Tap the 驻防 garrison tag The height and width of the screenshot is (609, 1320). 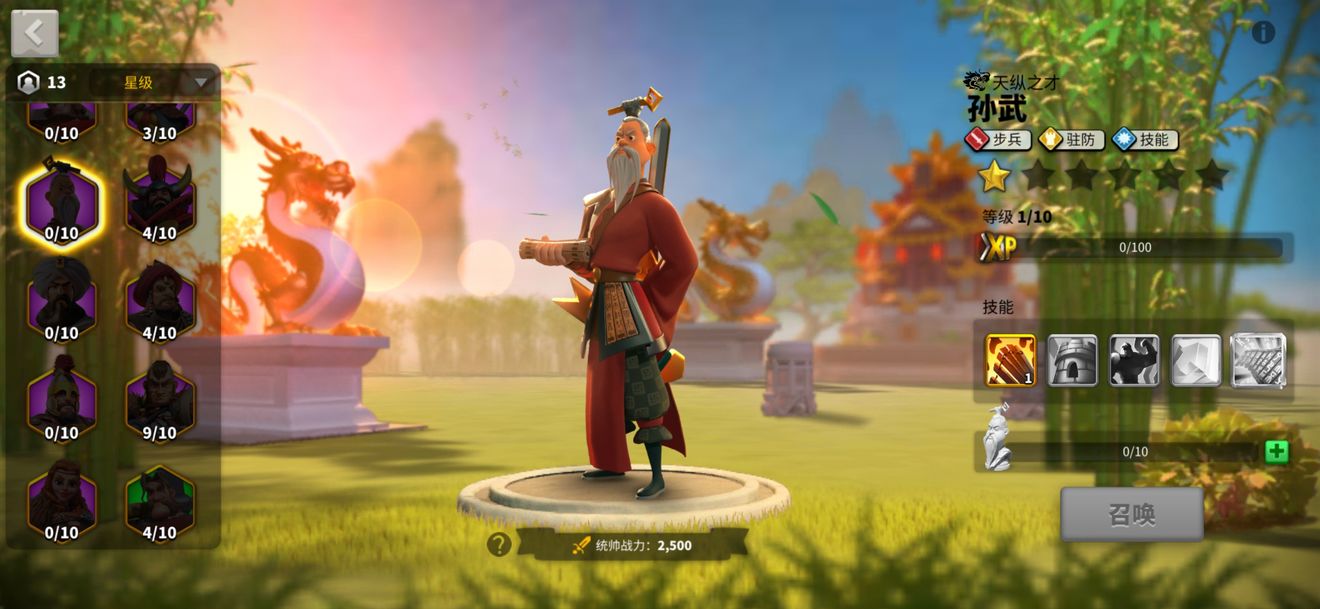click(1071, 139)
